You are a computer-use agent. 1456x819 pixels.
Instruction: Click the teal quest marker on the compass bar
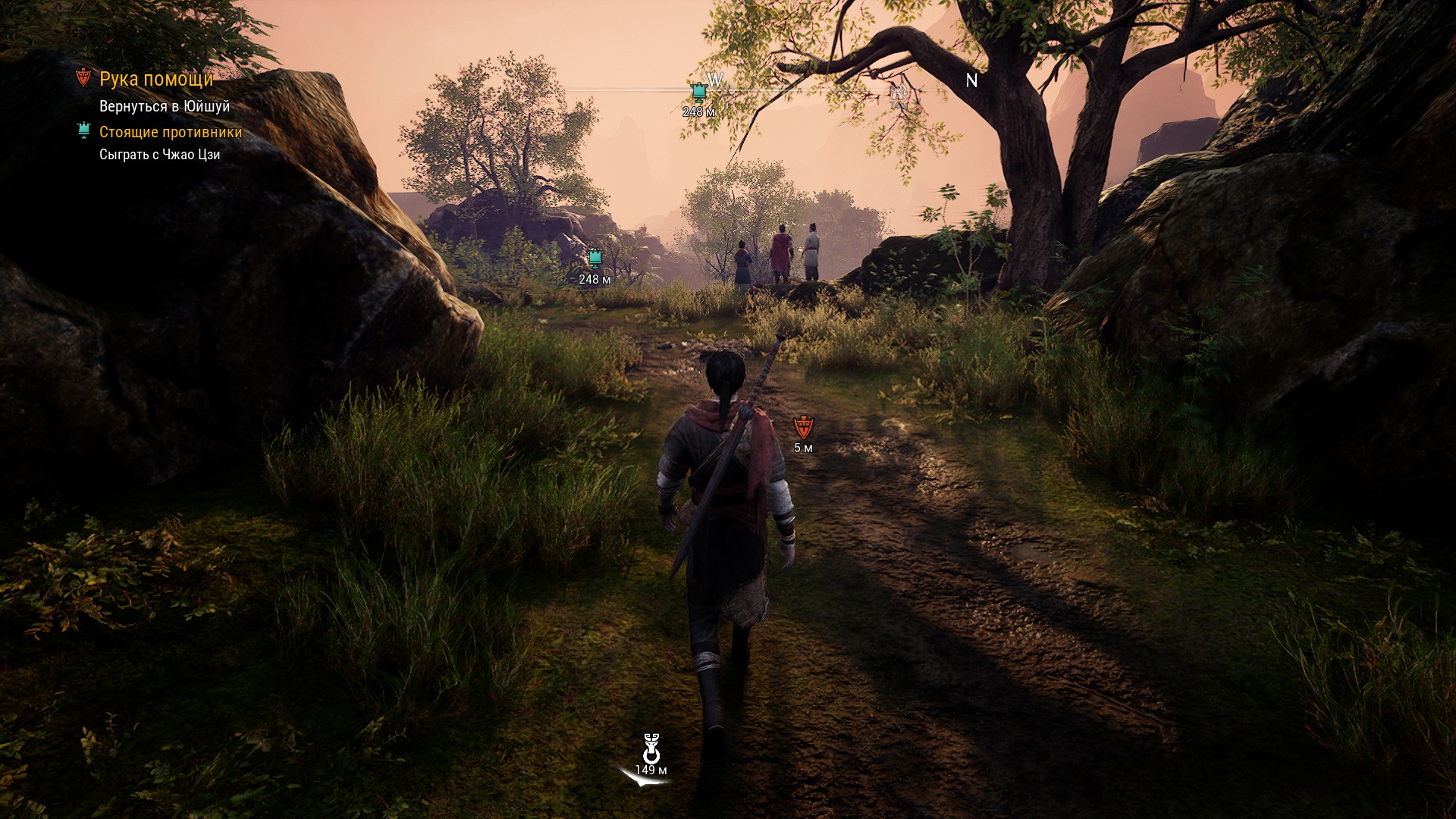pyautogui.click(x=698, y=93)
